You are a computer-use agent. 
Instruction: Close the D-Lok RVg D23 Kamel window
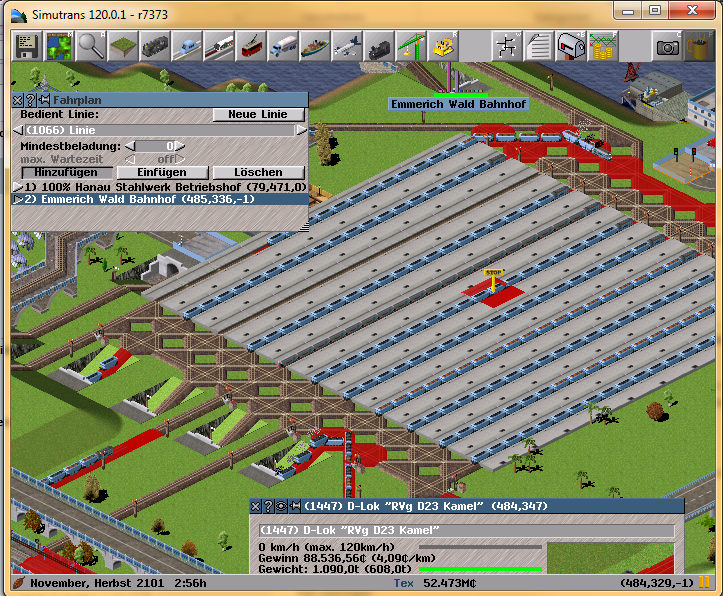point(255,505)
